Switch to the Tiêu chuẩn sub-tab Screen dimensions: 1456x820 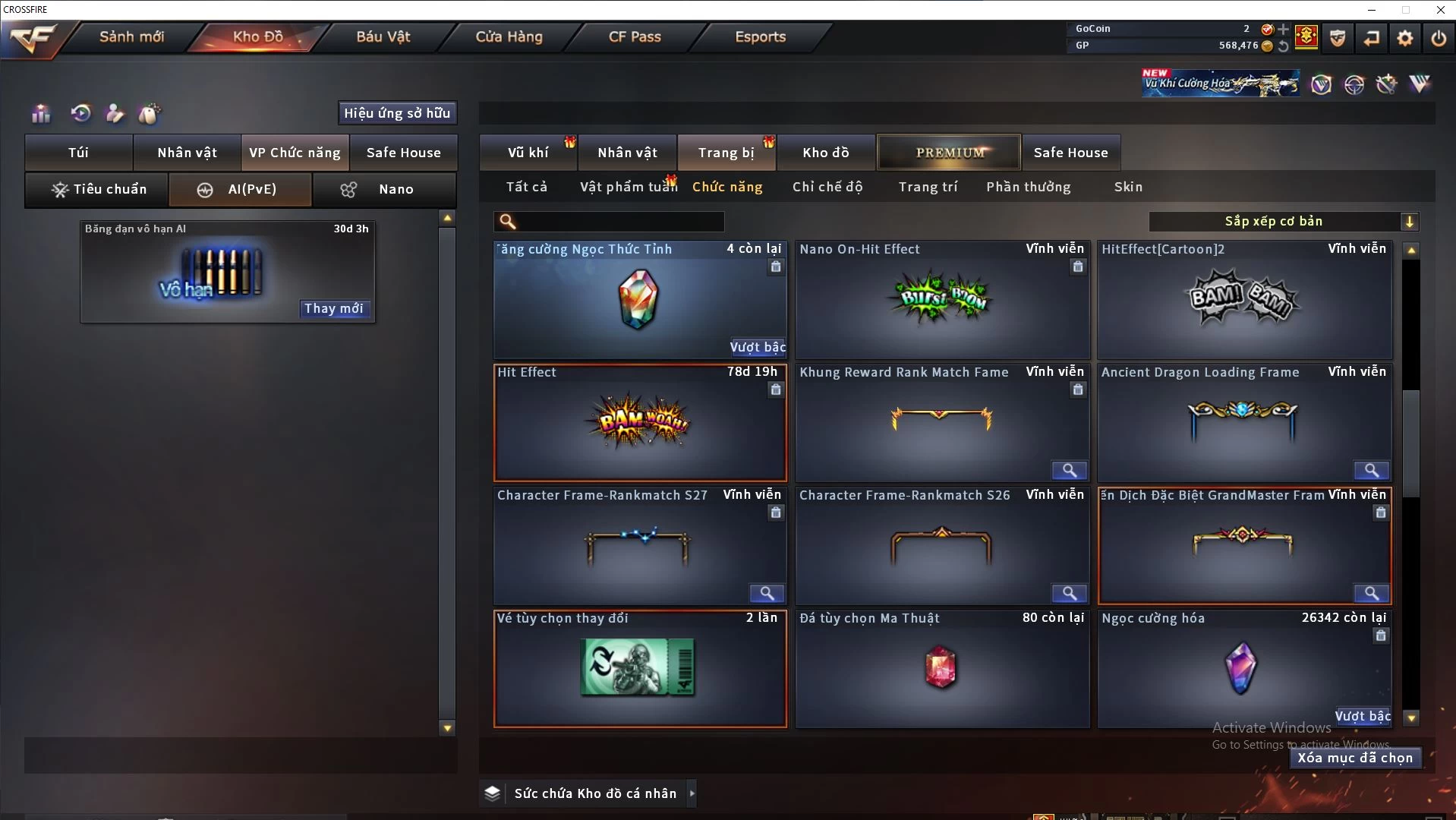click(97, 189)
